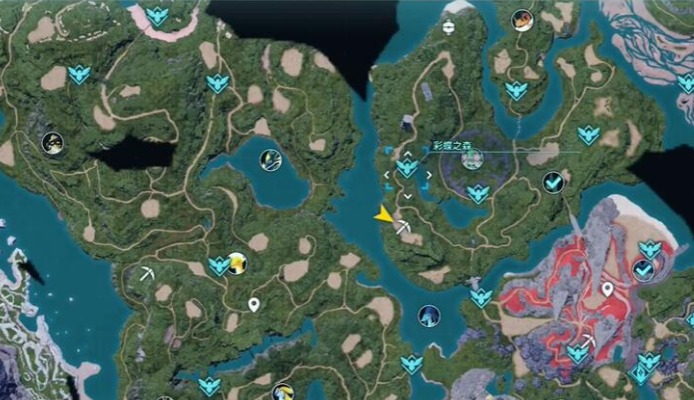Select the pickaxe marker next to the yellow arrow
Image resolution: width=694 pixels, height=400 pixels.
(402, 228)
